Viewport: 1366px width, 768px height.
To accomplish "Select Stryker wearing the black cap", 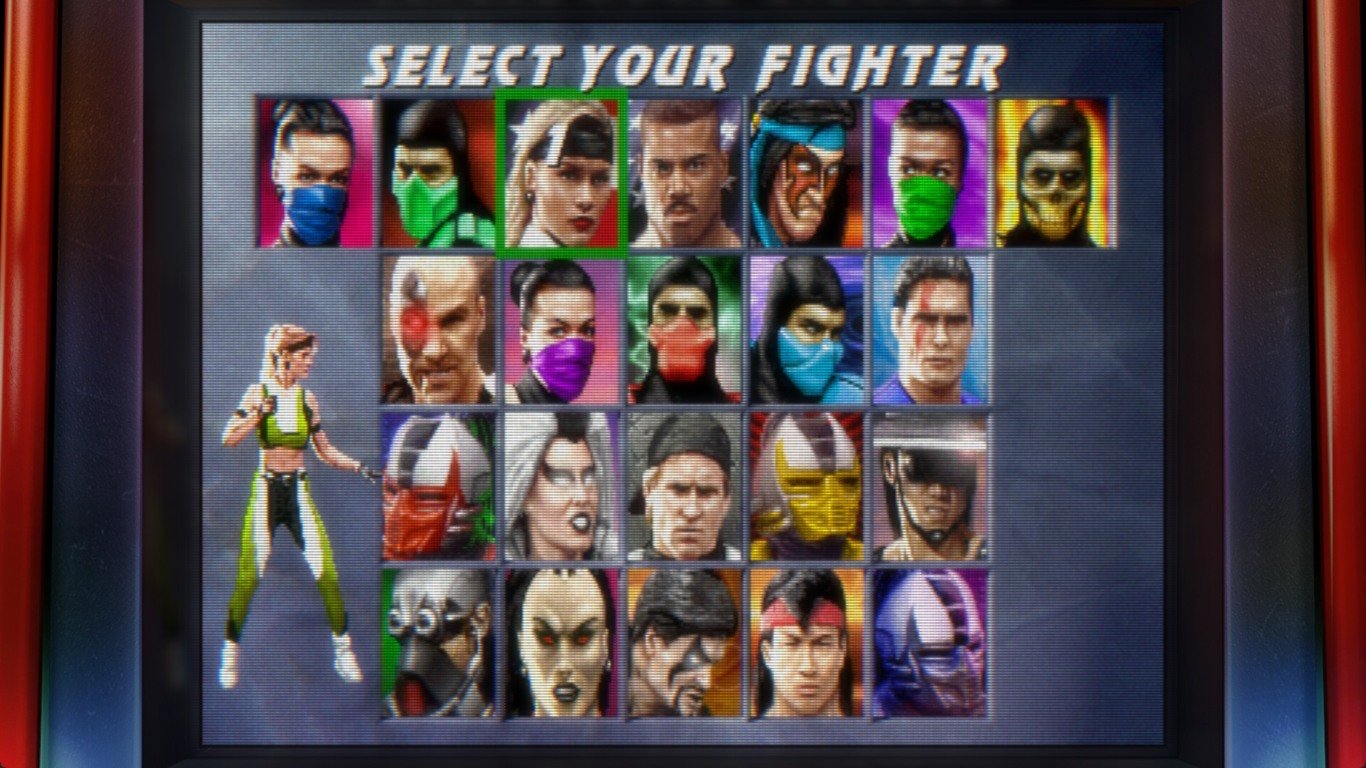I will coord(684,487).
